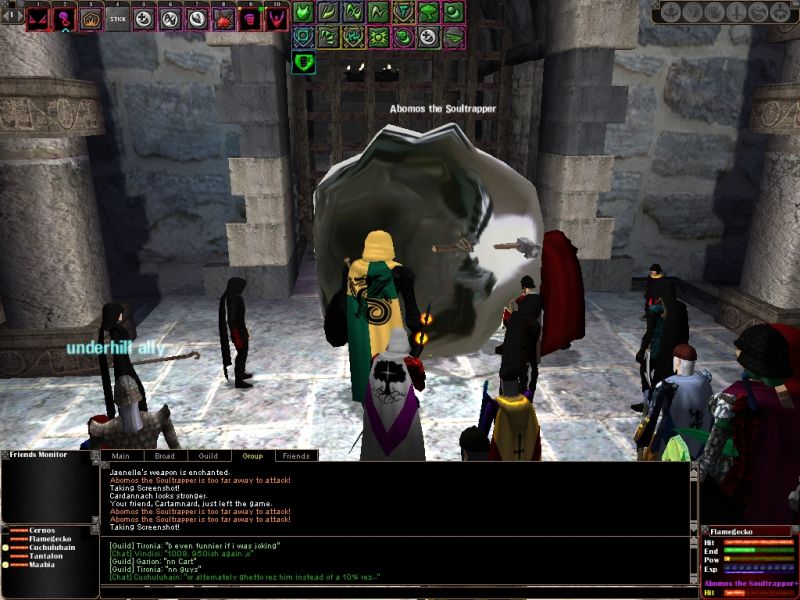800x600 pixels.
Task: Open the Broad chat tab
Action: (x=164, y=456)
